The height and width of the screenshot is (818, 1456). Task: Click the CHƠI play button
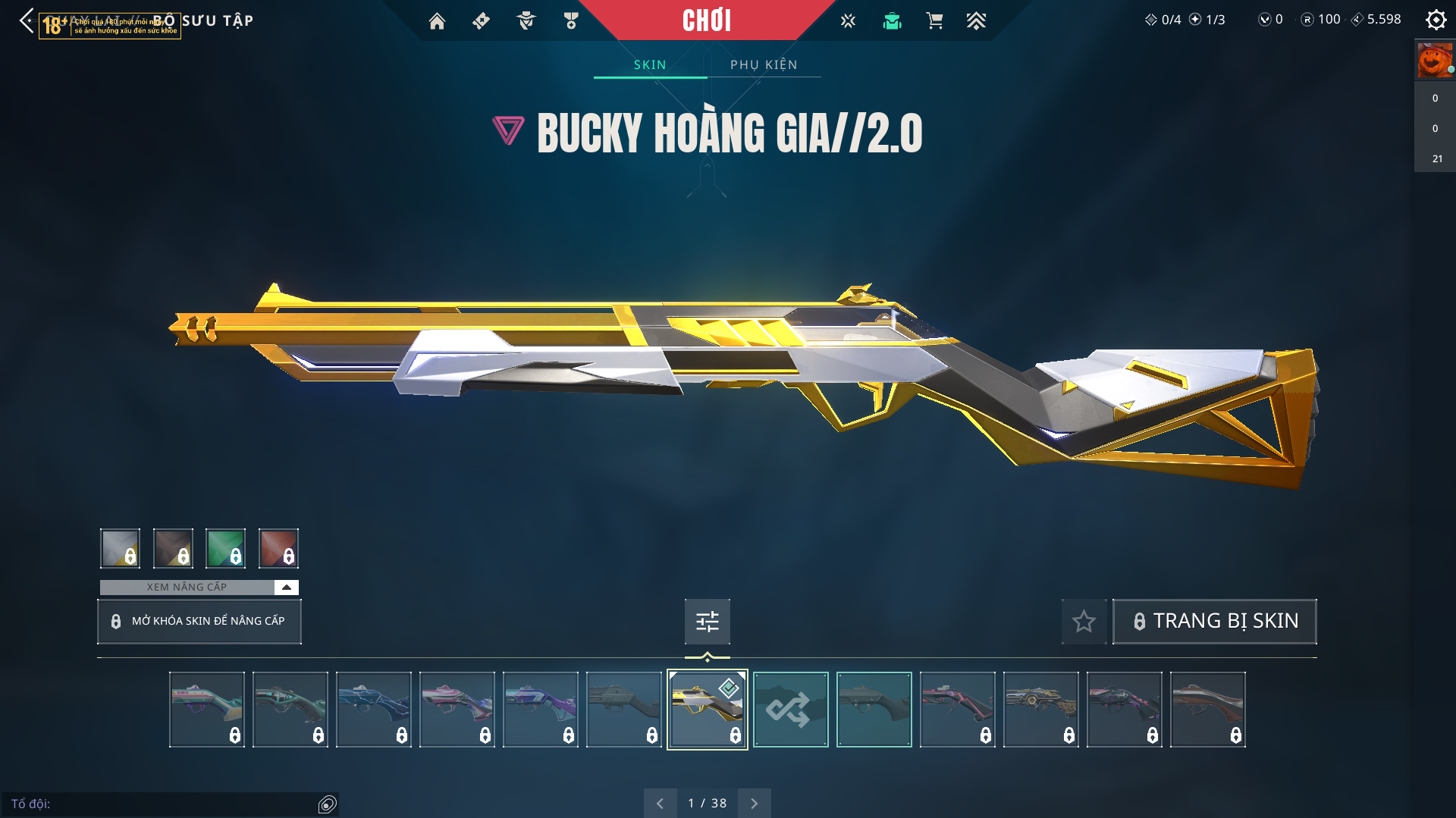coord(707,20)
